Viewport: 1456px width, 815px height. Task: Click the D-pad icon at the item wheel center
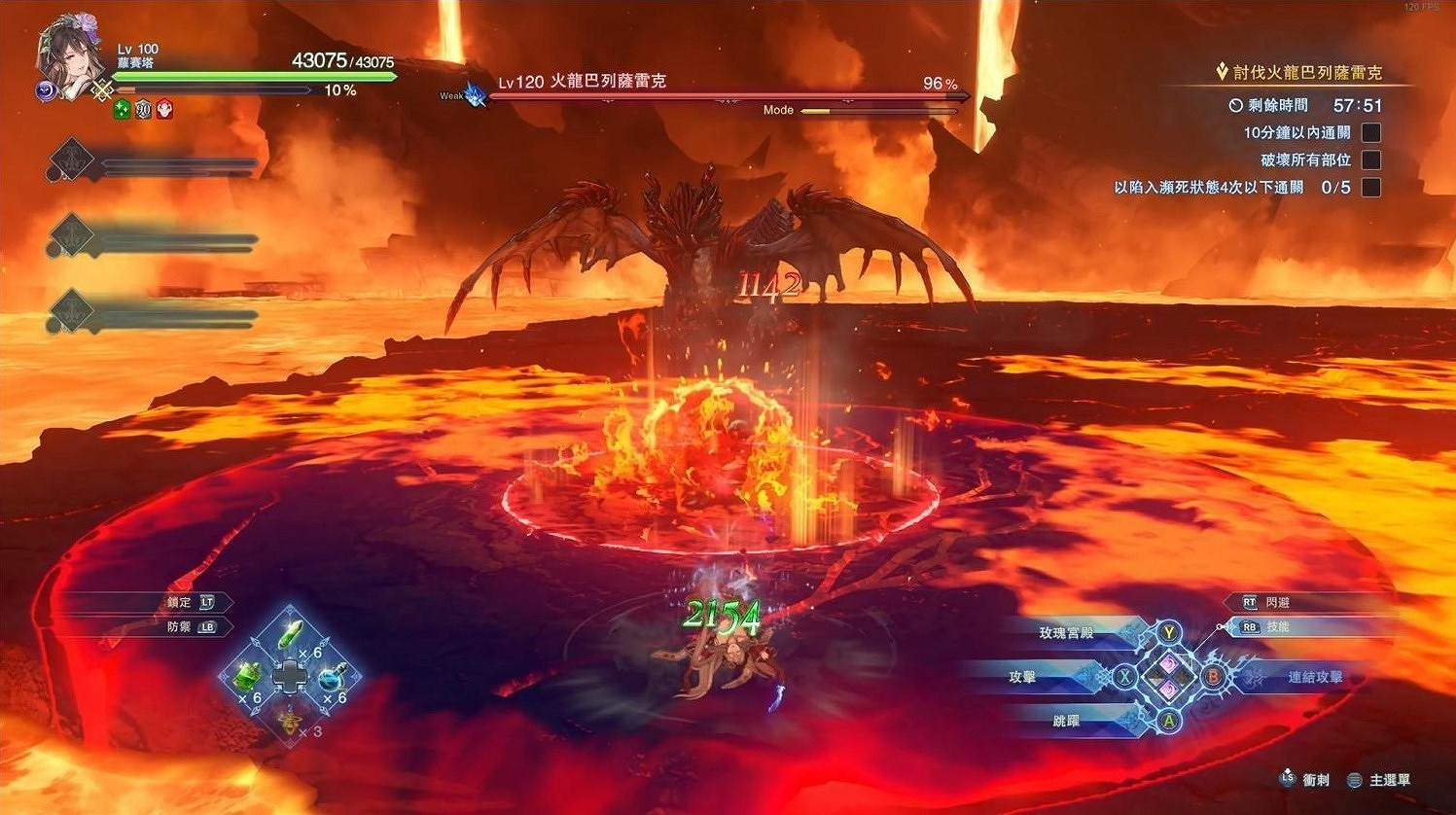pos(290,676)
